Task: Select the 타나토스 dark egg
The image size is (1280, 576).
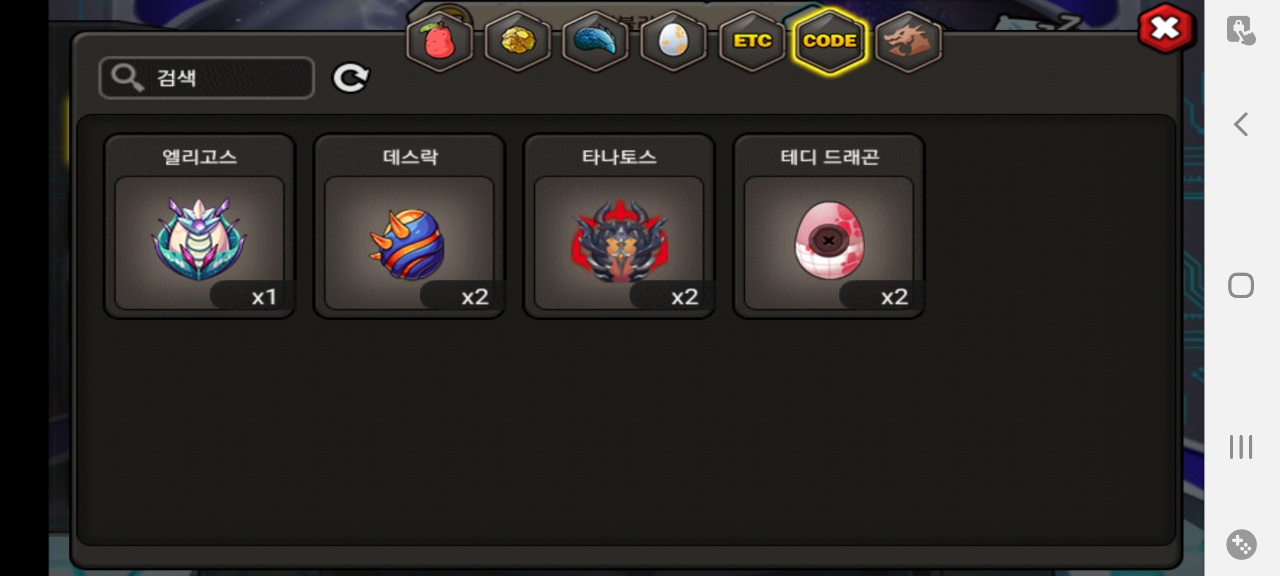Action: pos(619,240)
